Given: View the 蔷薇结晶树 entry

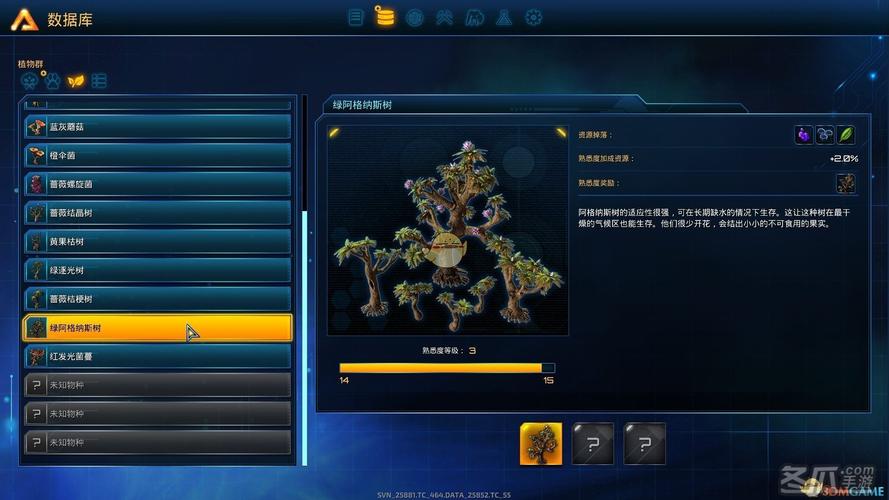Looking at the screenshot, I should (157, 213).
